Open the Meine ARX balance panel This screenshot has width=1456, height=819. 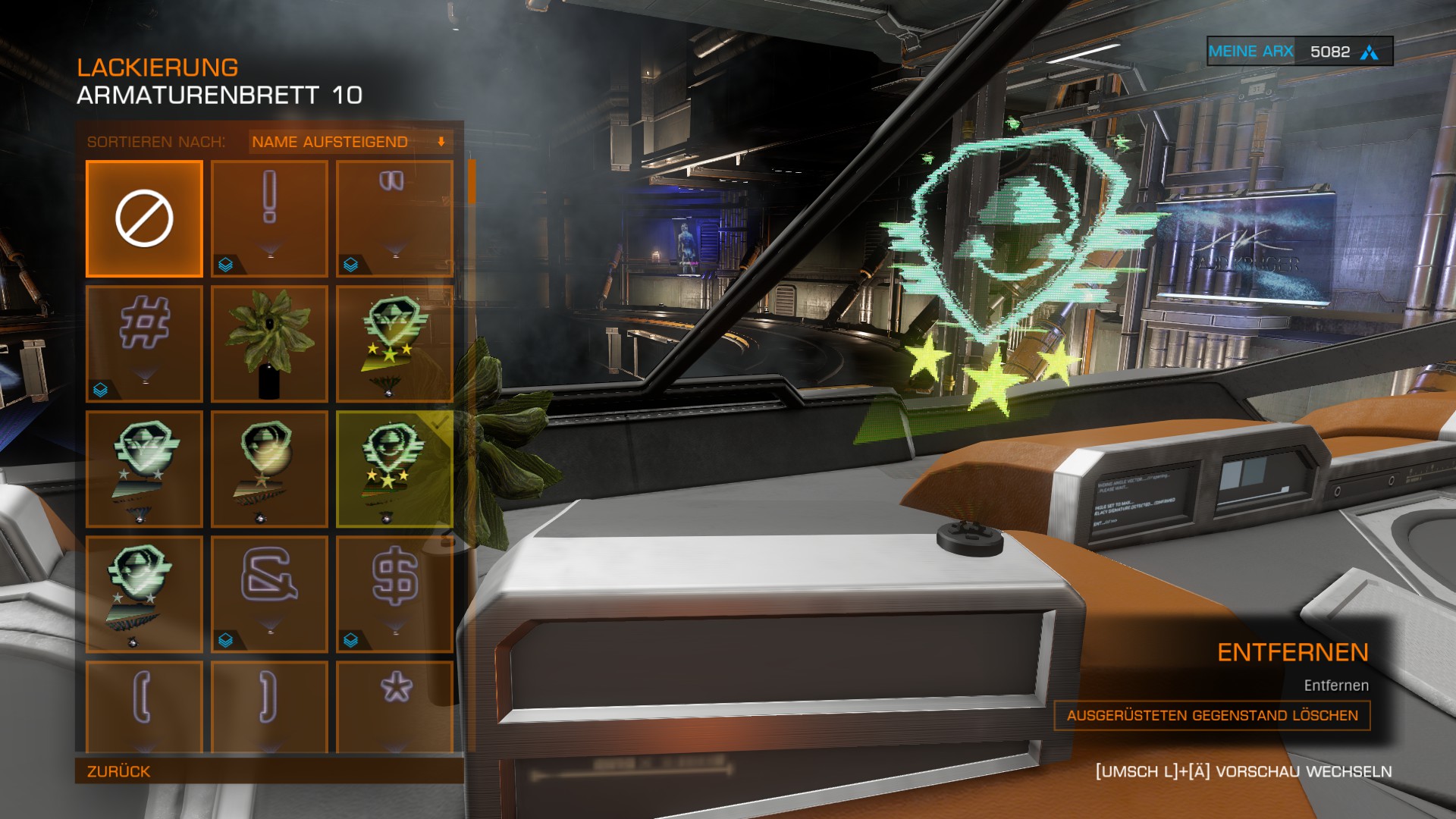(1299, 52)
